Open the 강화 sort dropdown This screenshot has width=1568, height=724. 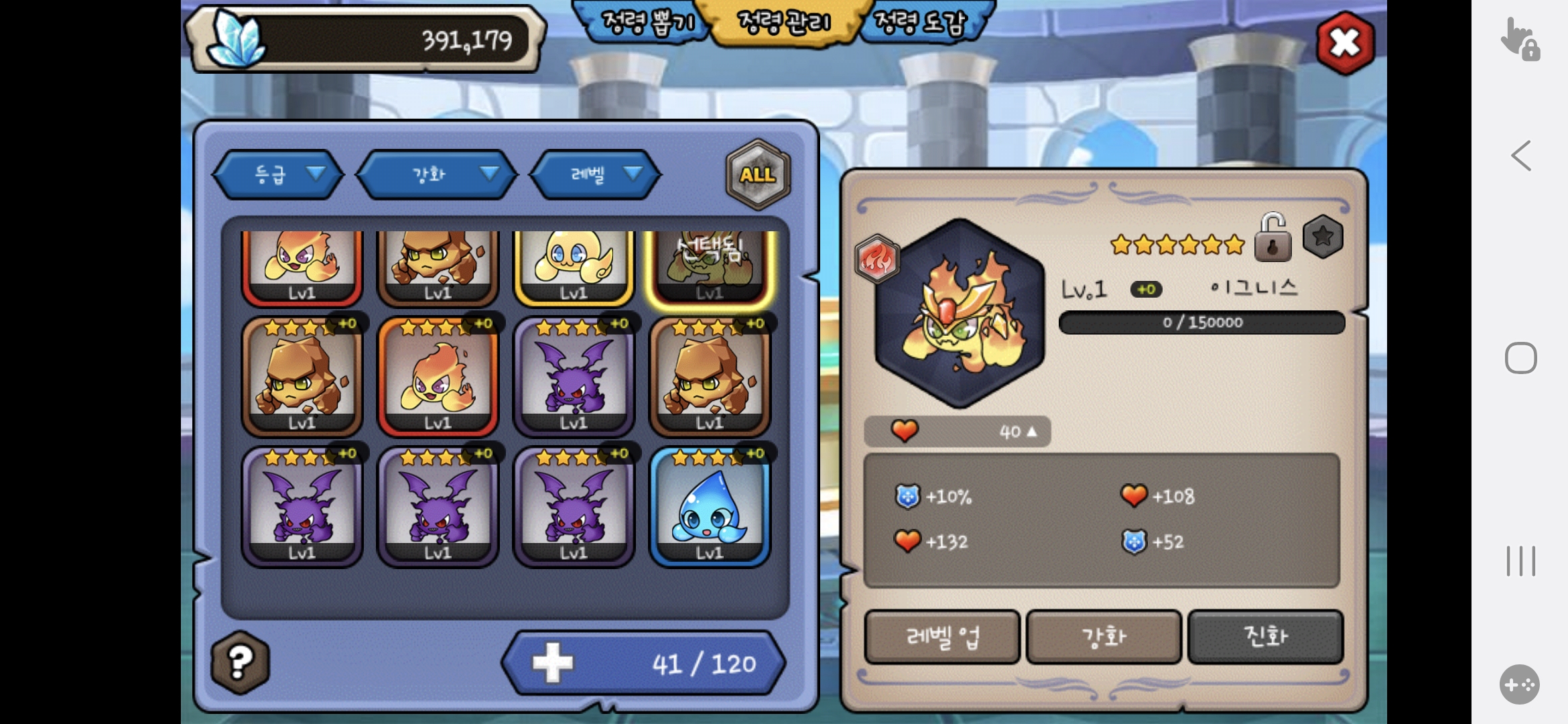(x=437, y=175)
